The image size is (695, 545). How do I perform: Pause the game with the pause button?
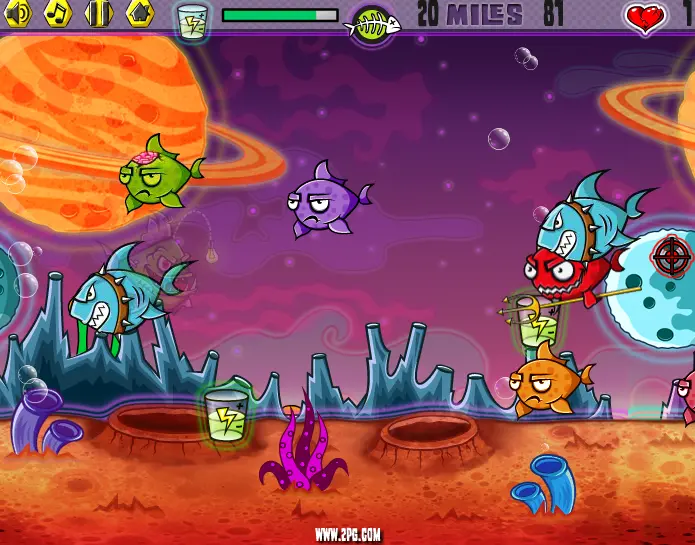(98, 12)
